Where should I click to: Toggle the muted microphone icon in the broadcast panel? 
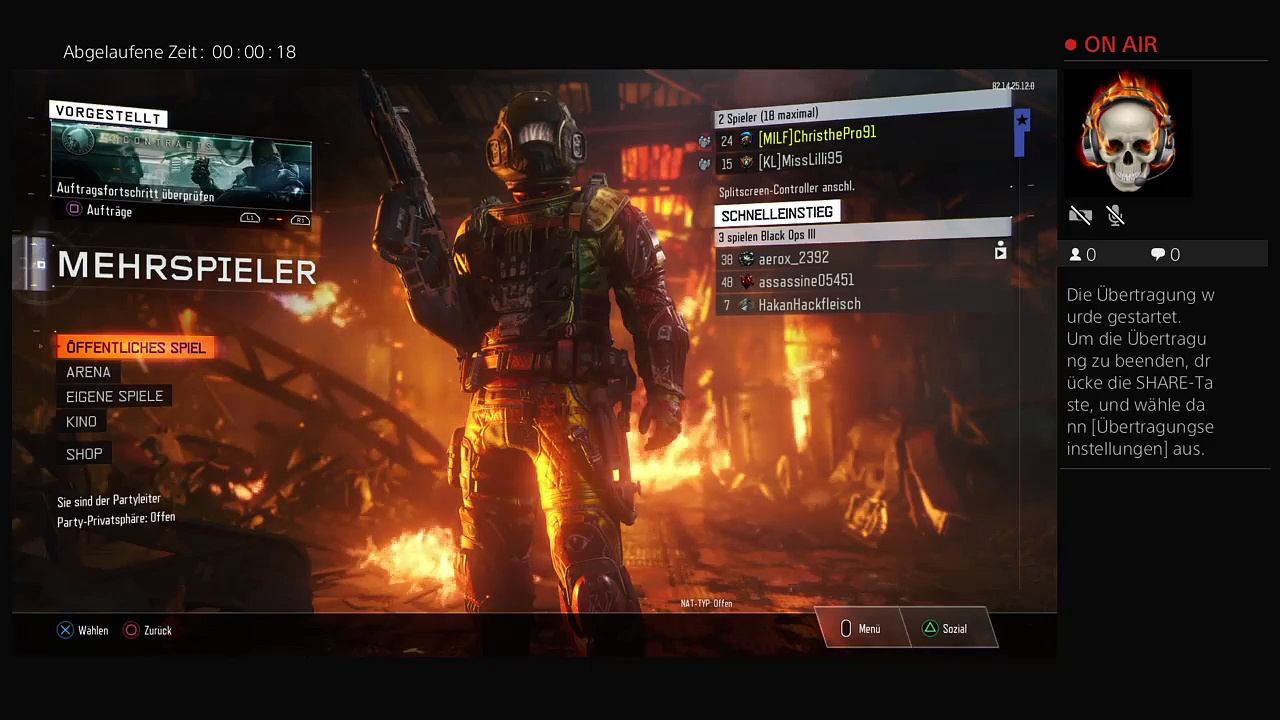pyautogui.click(x=1116, y=216)
